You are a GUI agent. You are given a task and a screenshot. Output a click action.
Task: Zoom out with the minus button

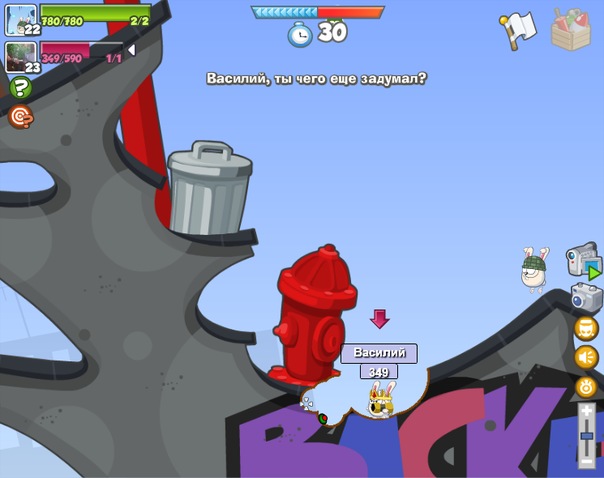[587, 461]
